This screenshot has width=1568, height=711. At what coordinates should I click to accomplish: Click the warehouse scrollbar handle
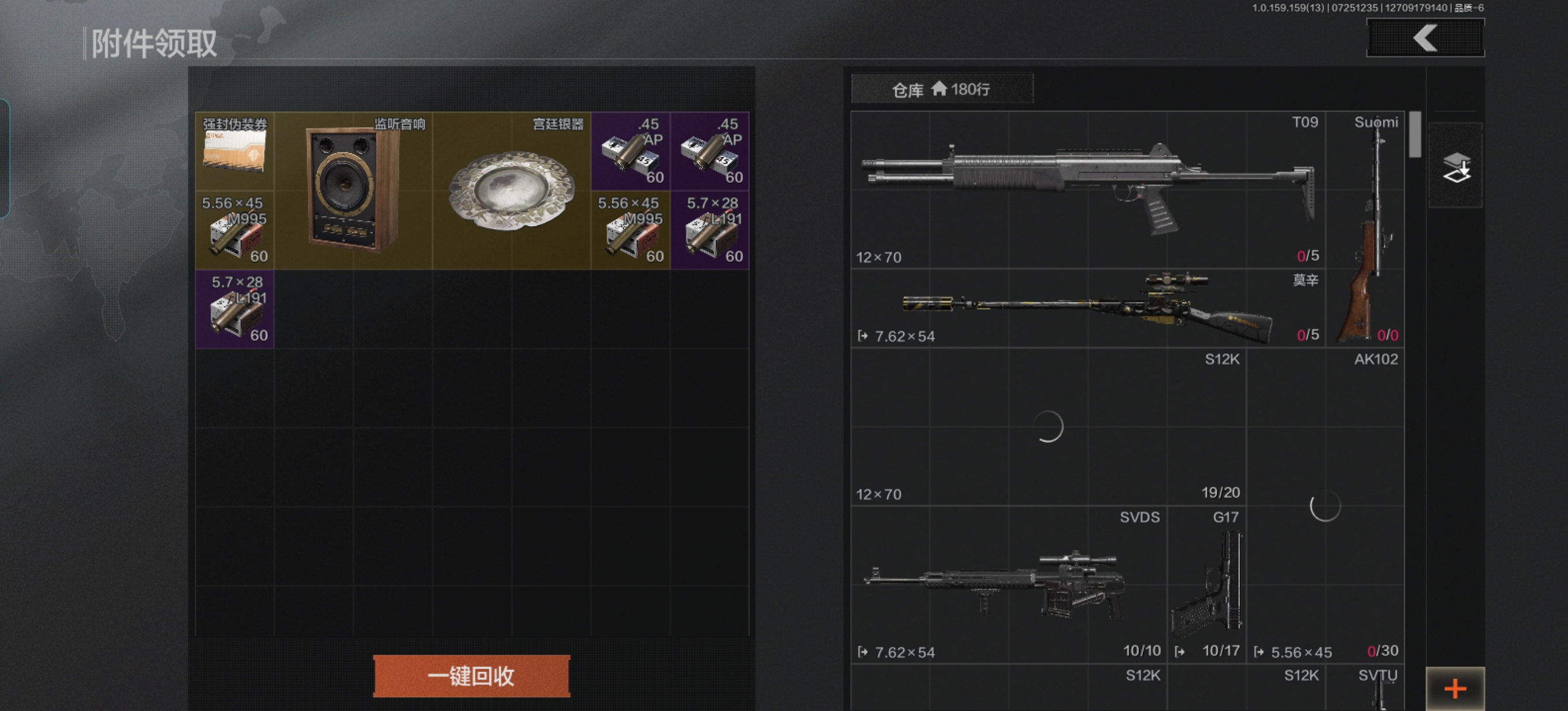tap(1415, 134)
